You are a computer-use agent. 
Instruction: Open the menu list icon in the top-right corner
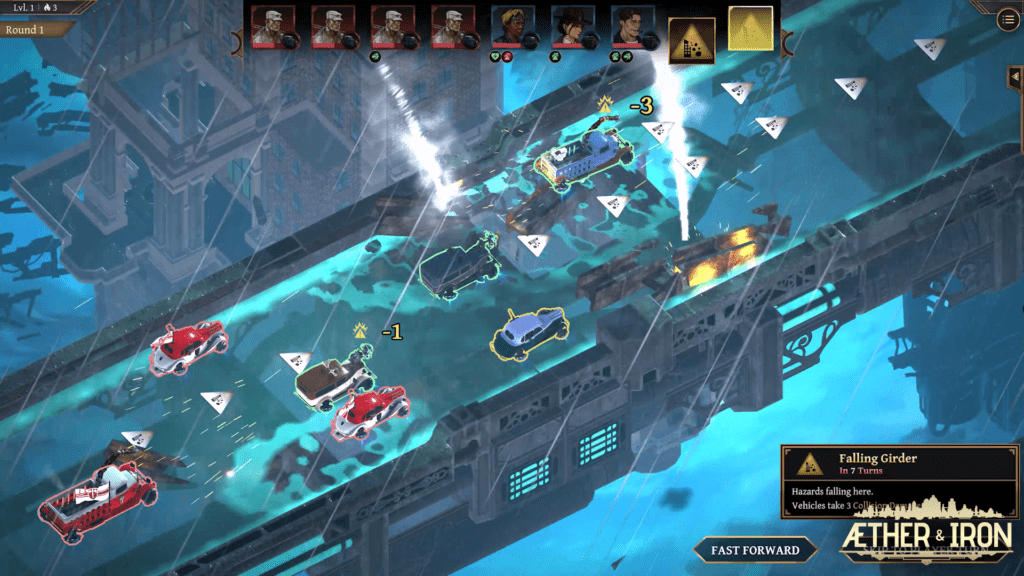pyautogui.click(x=1008, y=20)
